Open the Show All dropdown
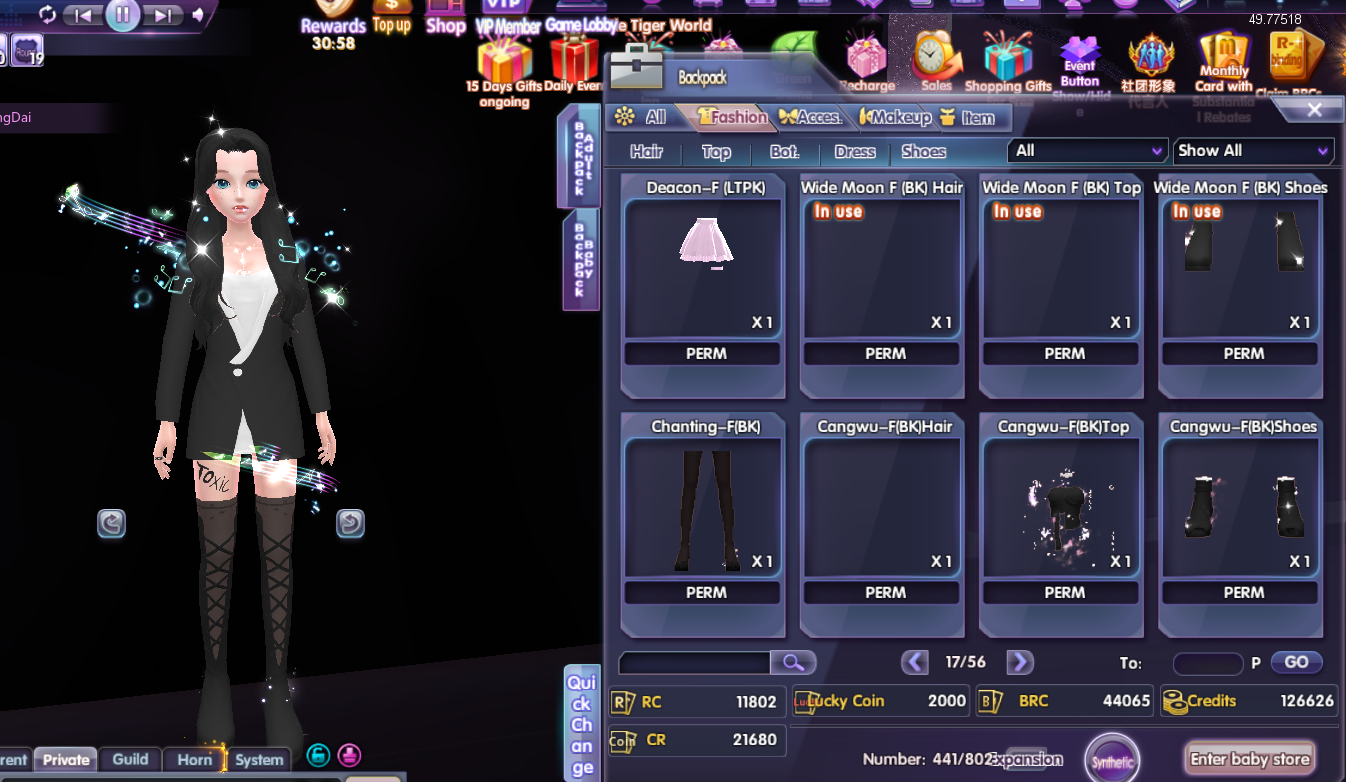Viewport: 1346px width, 782px height. point(1253,151)
